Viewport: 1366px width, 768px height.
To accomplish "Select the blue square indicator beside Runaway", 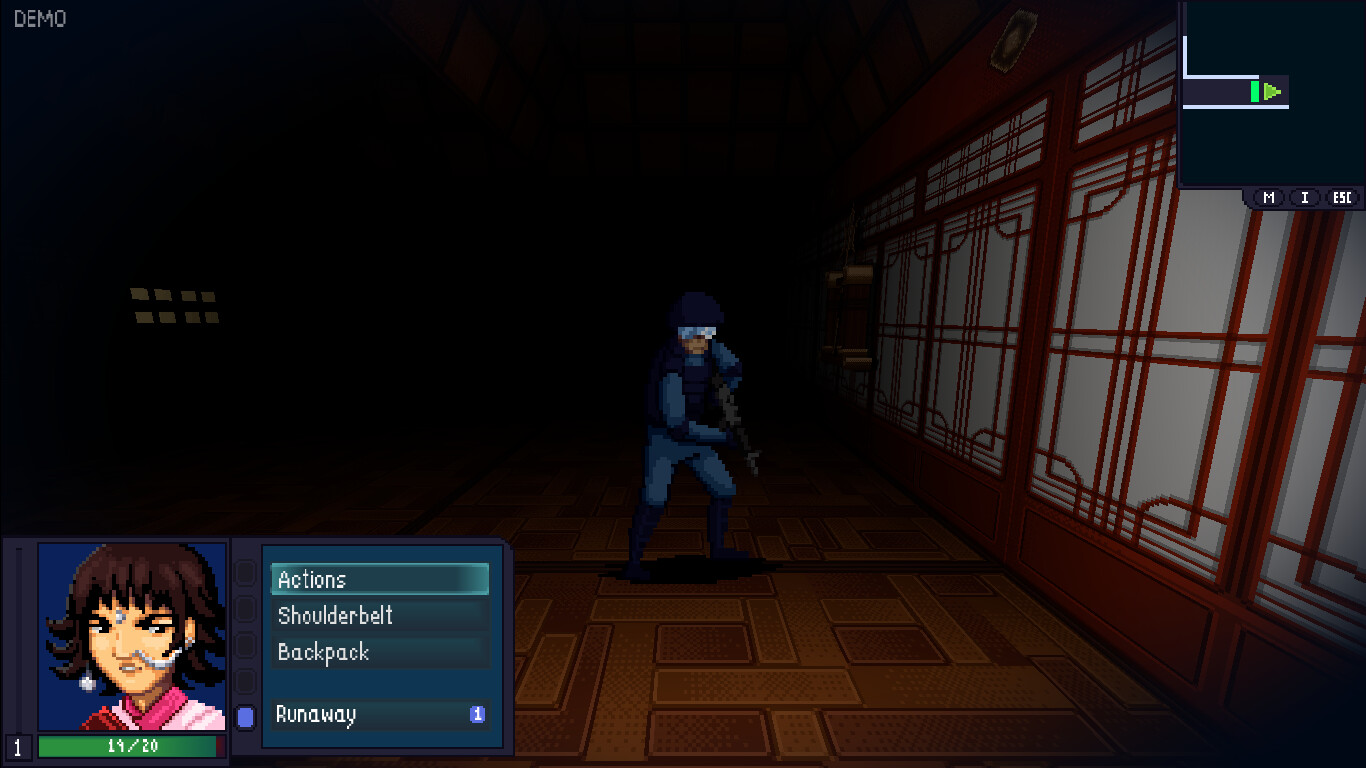I will (243, 715).
